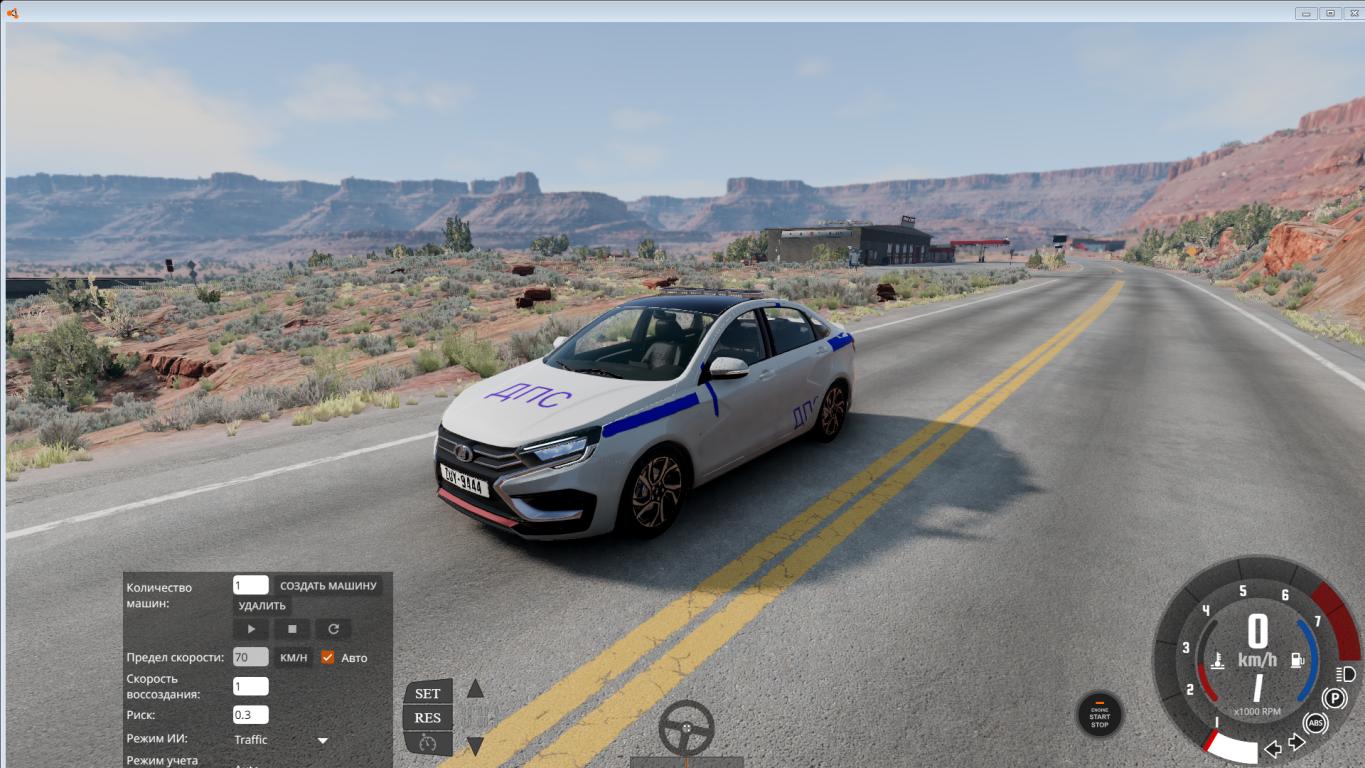The image size is (1365, 768).
Task: Increase cruise speed with the up arrow
Action: (476, 688)
